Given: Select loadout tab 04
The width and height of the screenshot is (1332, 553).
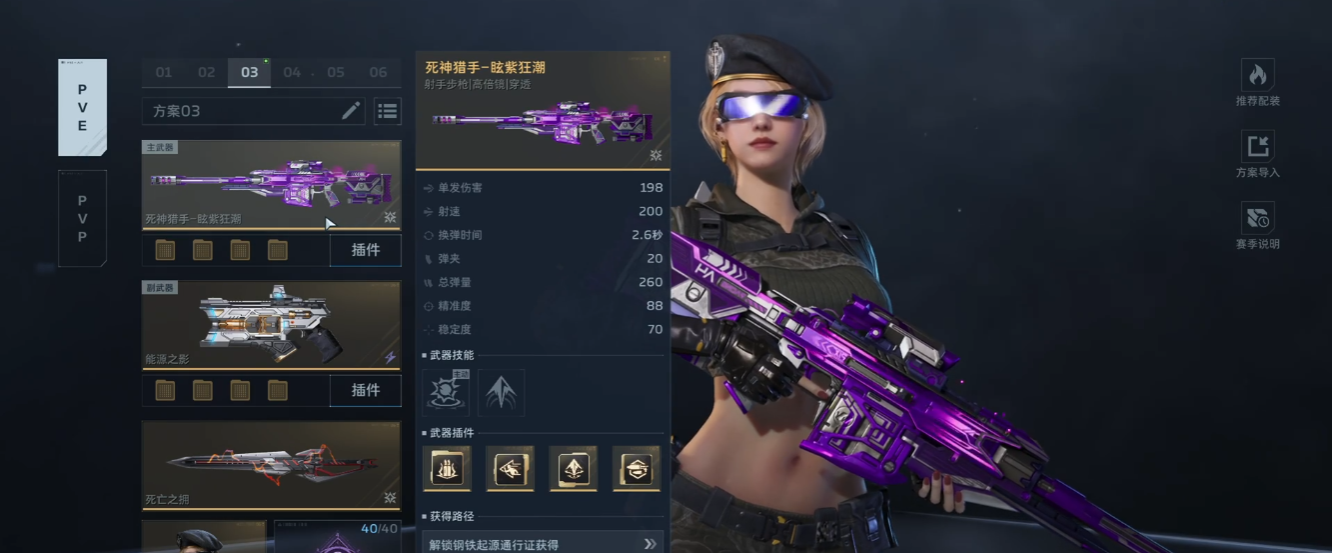Looking at the screenshot, I should tap(292, 72).
